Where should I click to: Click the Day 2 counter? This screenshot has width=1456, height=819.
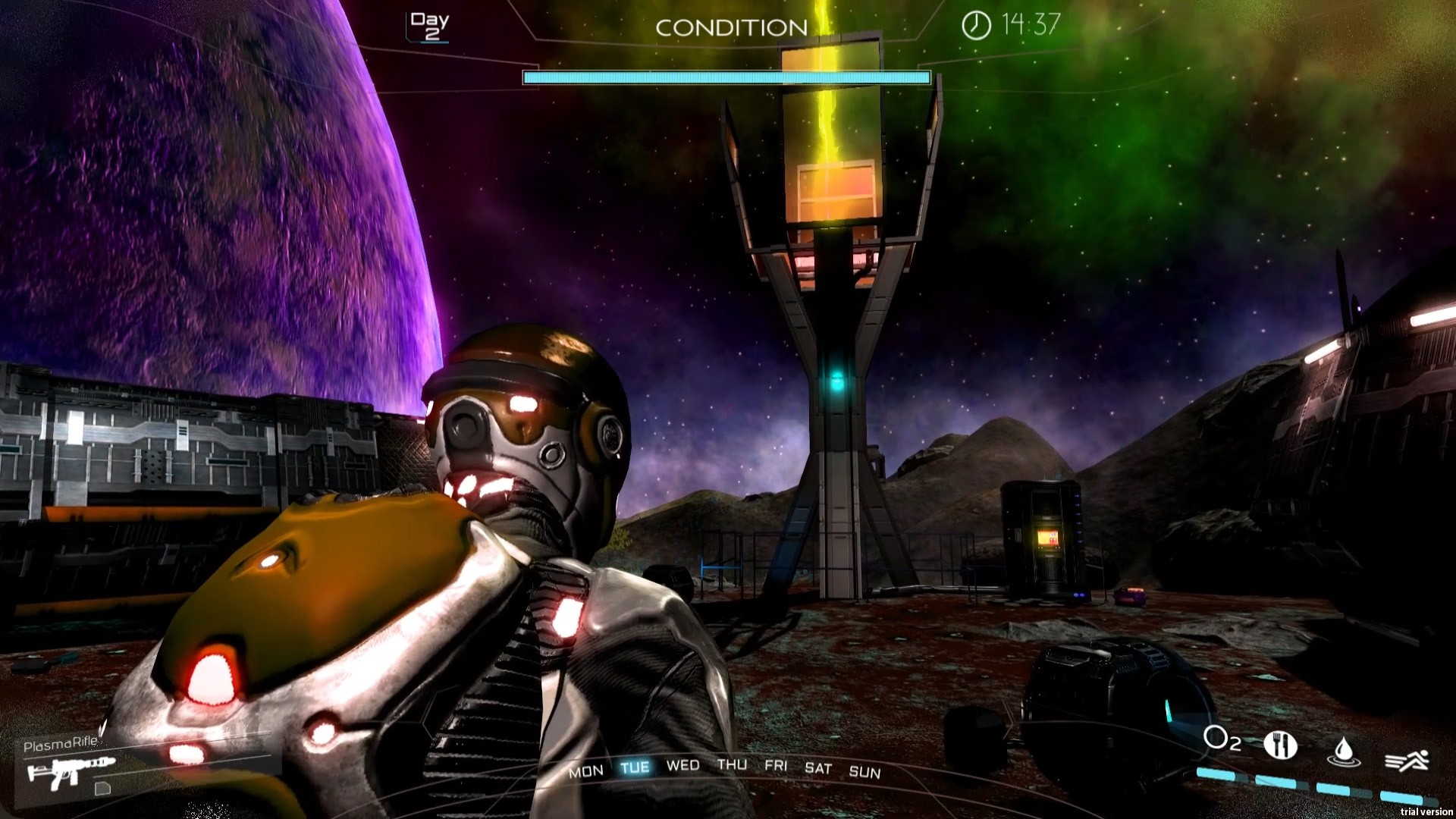[x=429, y=26]
